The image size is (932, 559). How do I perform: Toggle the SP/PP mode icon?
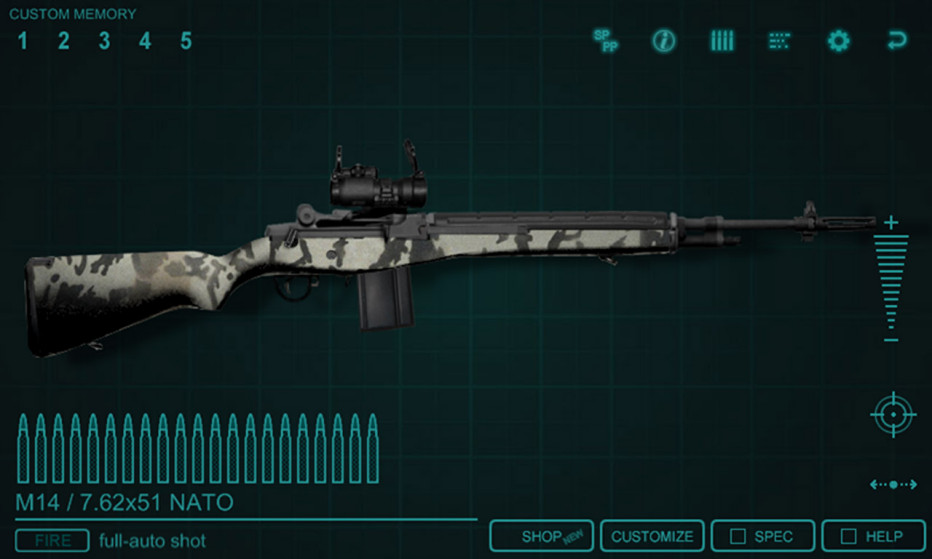click(606, 41)
